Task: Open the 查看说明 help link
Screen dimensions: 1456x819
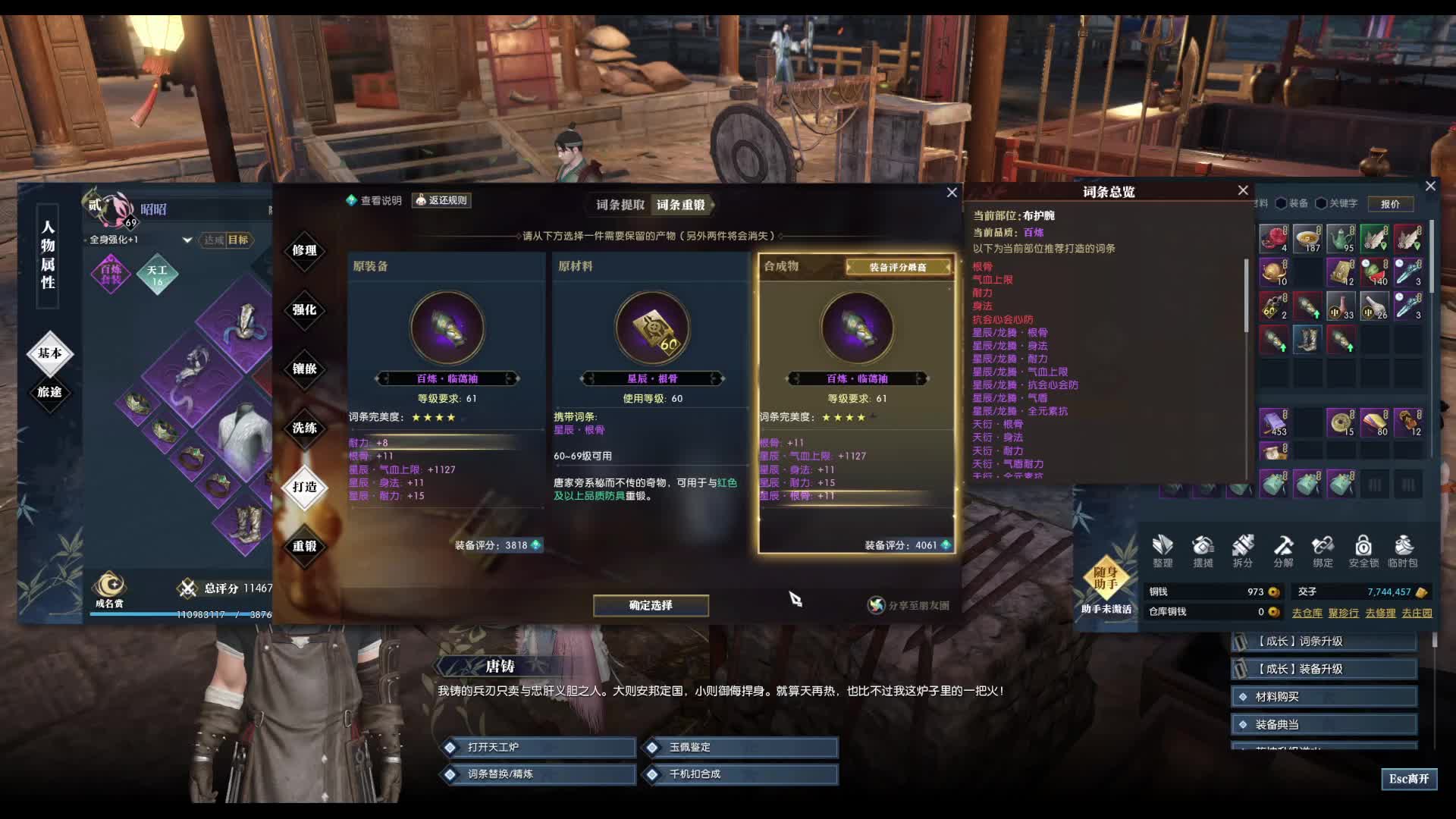Action: tap(374, 200)
